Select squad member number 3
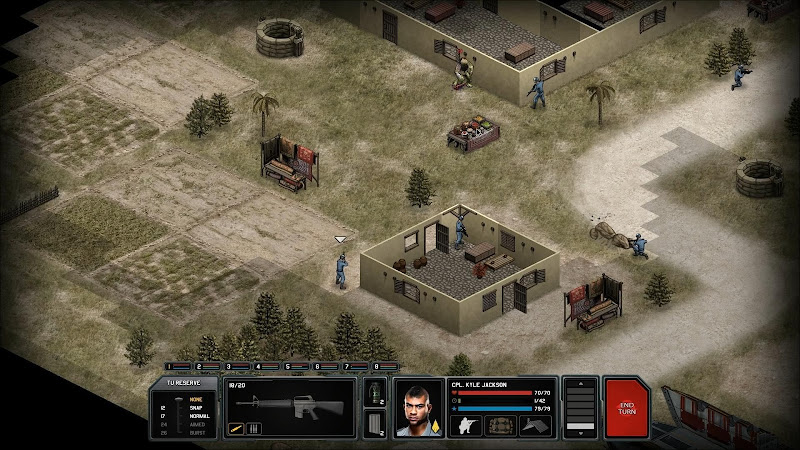 click(239, 367)
